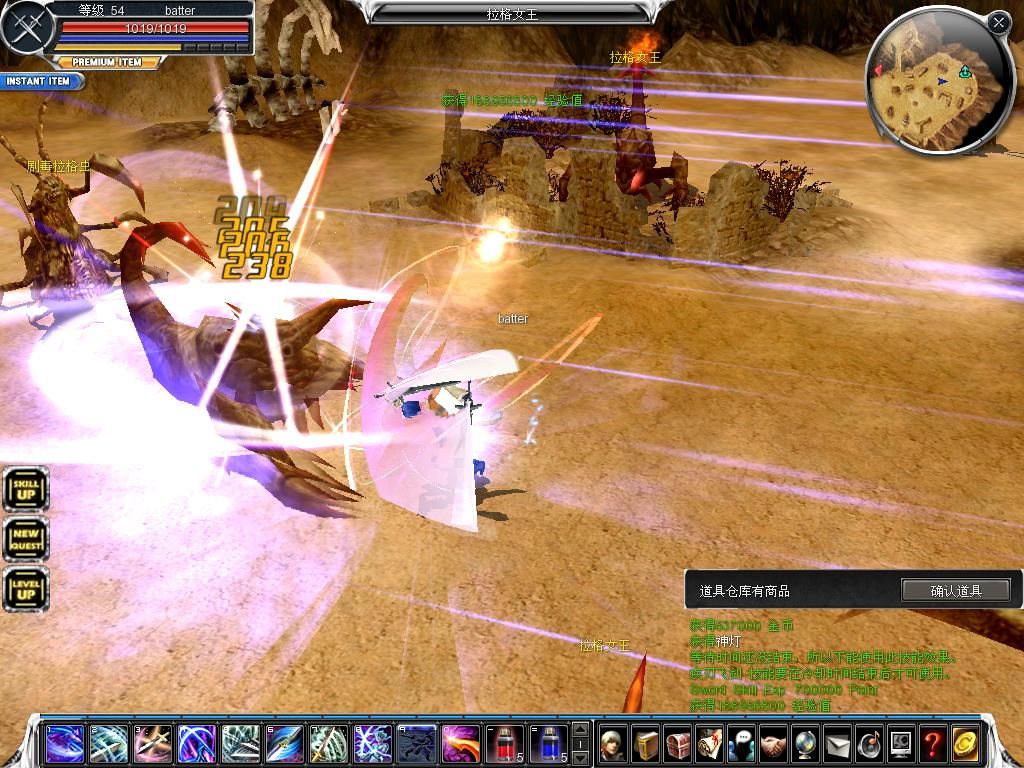The image size is (1024, 768).
Task: Confirm the item in the 确认道具 button
Action: pos(955,591)
